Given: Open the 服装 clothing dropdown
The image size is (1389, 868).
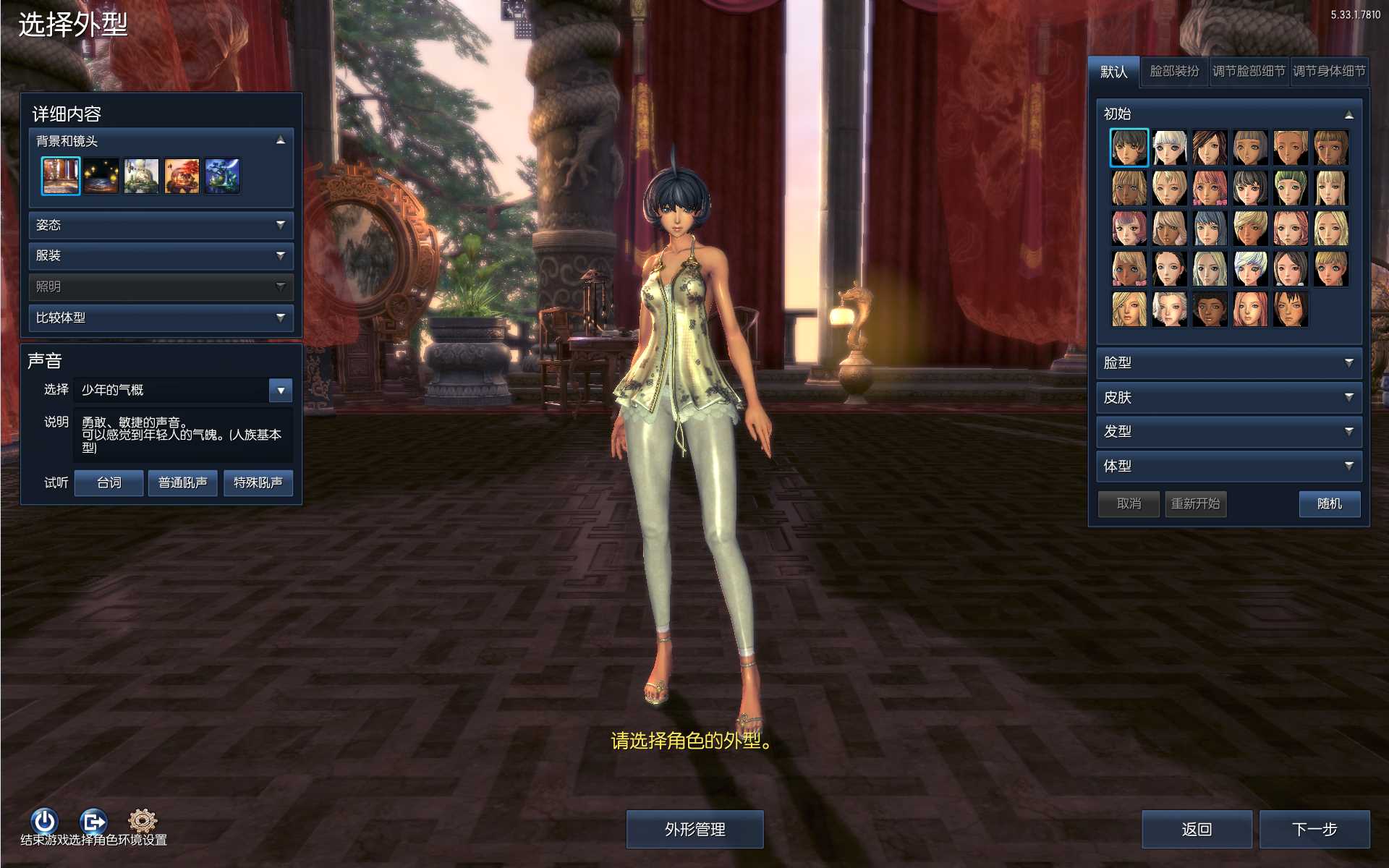Looking at the screenshot, I should point(161,255).
